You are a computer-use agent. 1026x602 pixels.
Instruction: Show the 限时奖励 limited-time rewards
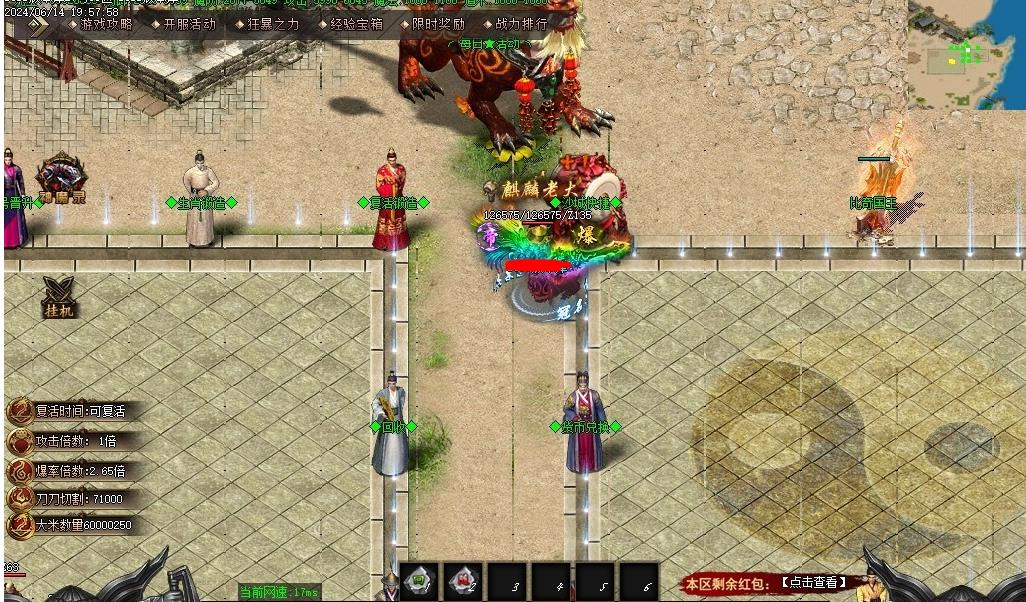[438, 24]
